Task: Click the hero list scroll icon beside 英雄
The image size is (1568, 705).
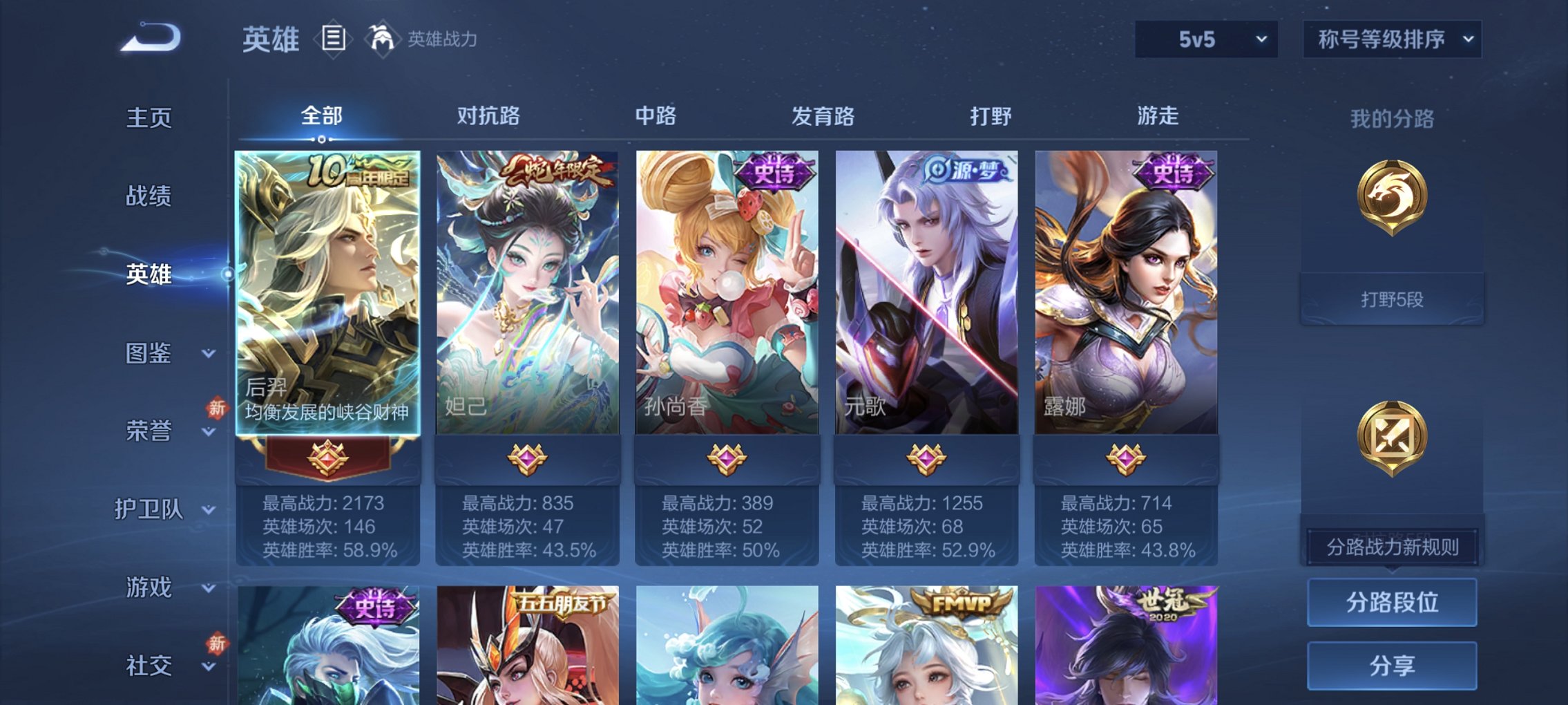Action: tap(332, 38)
